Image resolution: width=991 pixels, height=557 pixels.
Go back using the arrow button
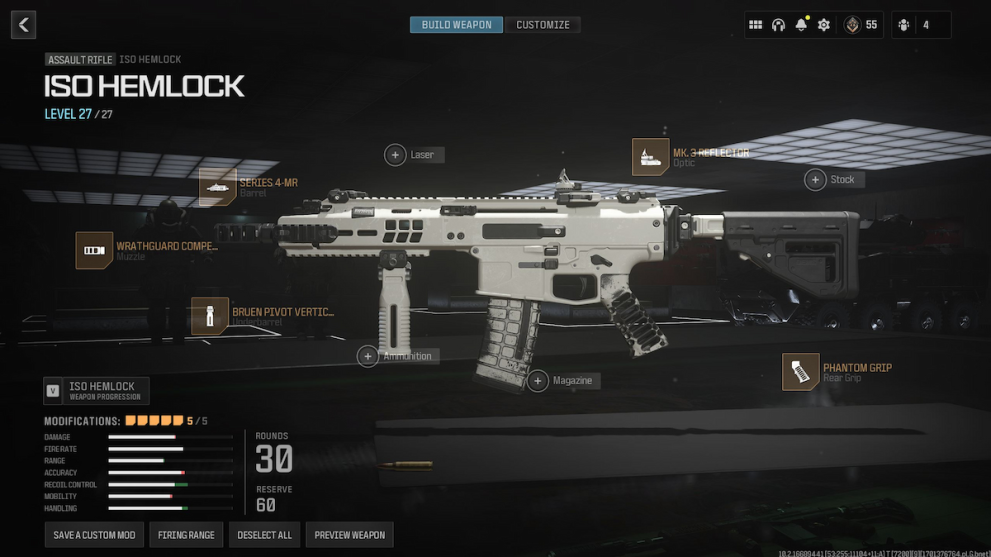(x=23, y=25)
